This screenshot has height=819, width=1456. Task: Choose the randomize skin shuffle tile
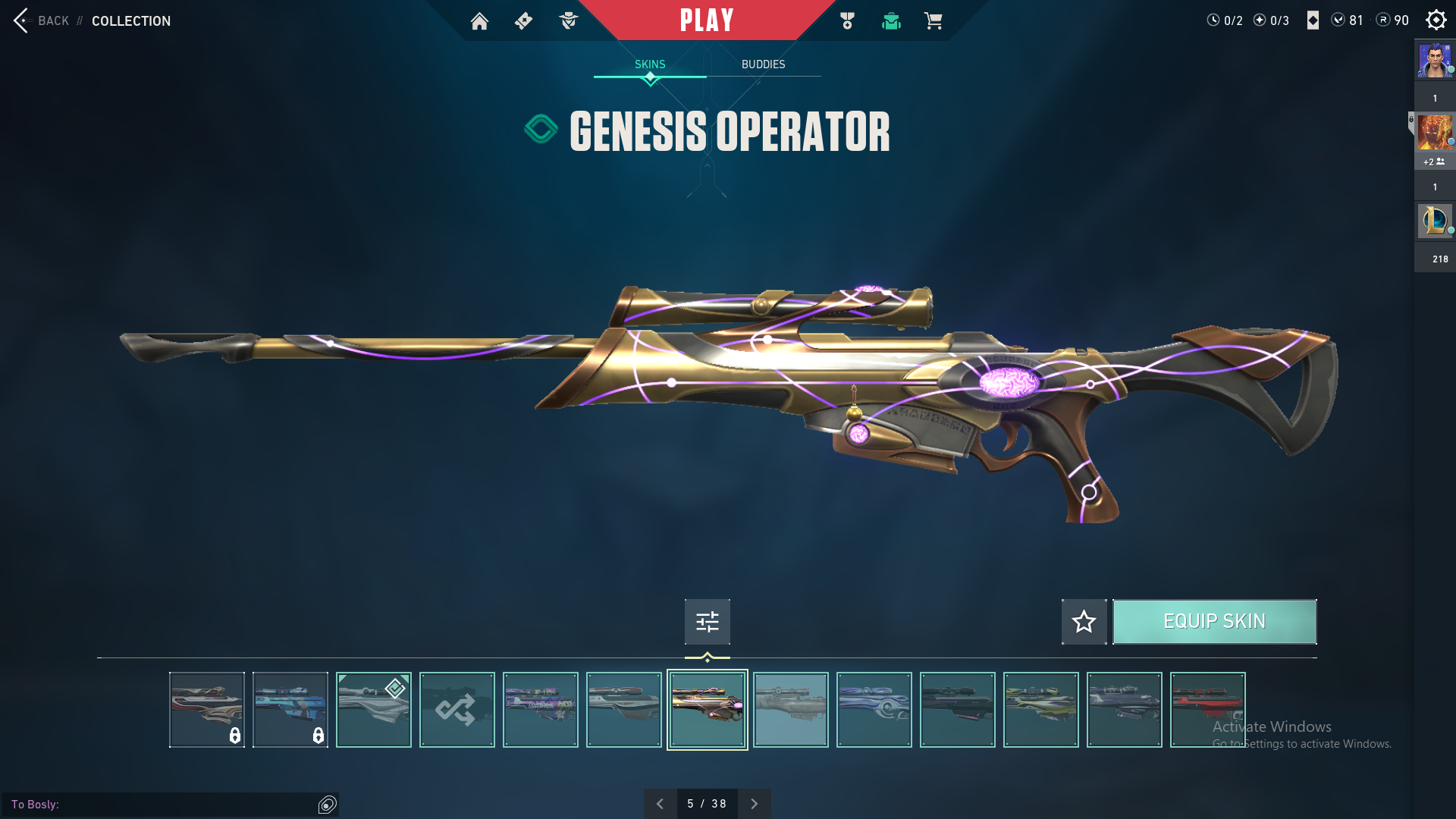457,710
